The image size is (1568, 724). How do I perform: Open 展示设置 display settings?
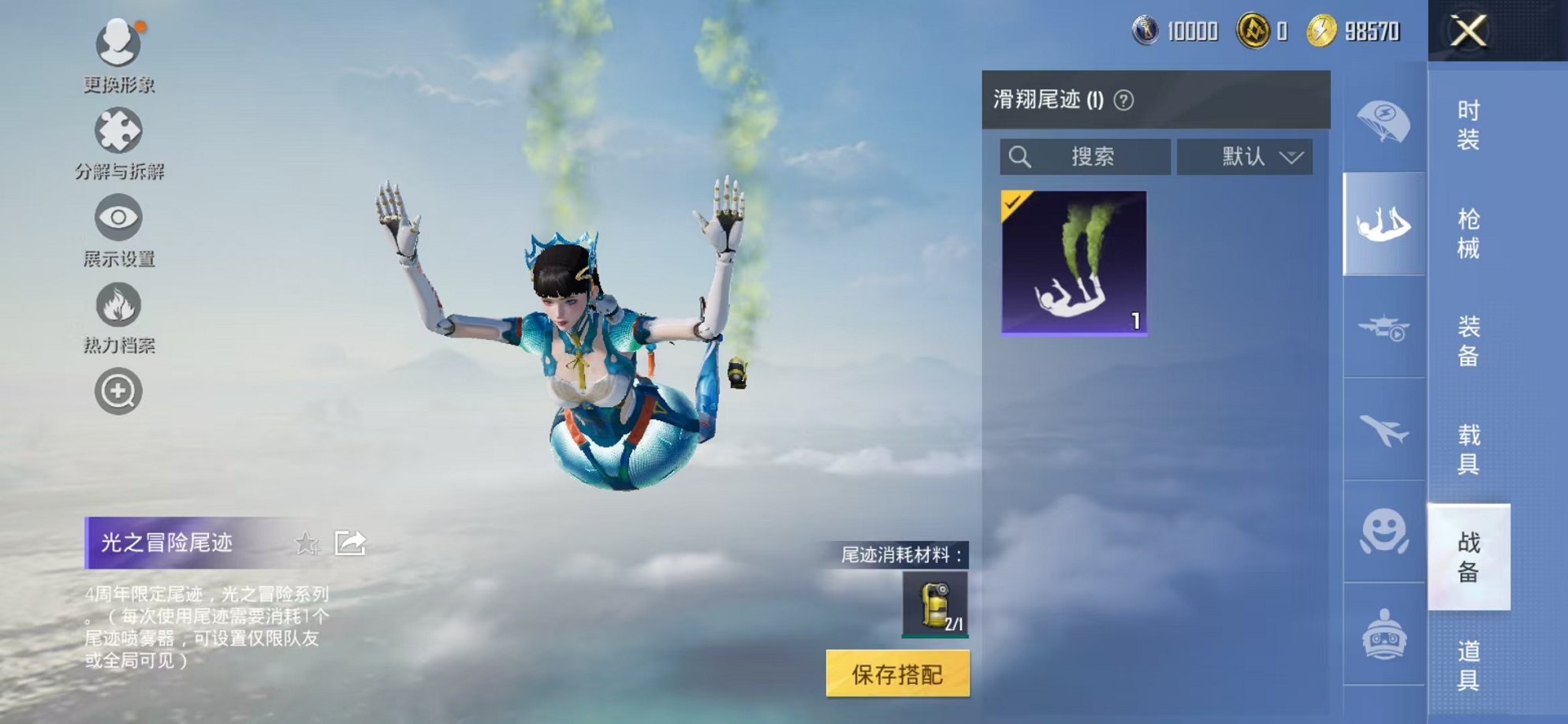(117, 218)
